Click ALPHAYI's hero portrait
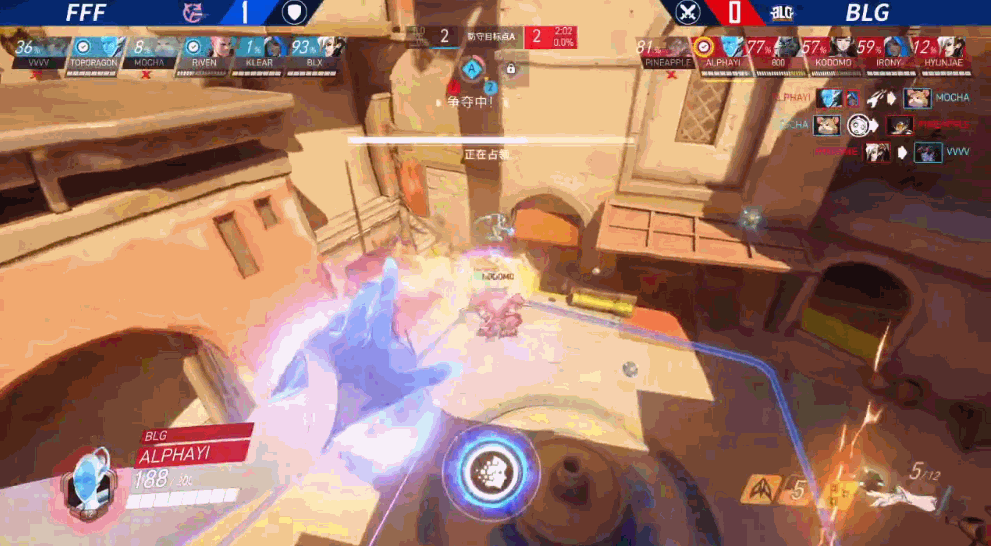This screenshot has width=991, height=546. click(x=86, y=478)
